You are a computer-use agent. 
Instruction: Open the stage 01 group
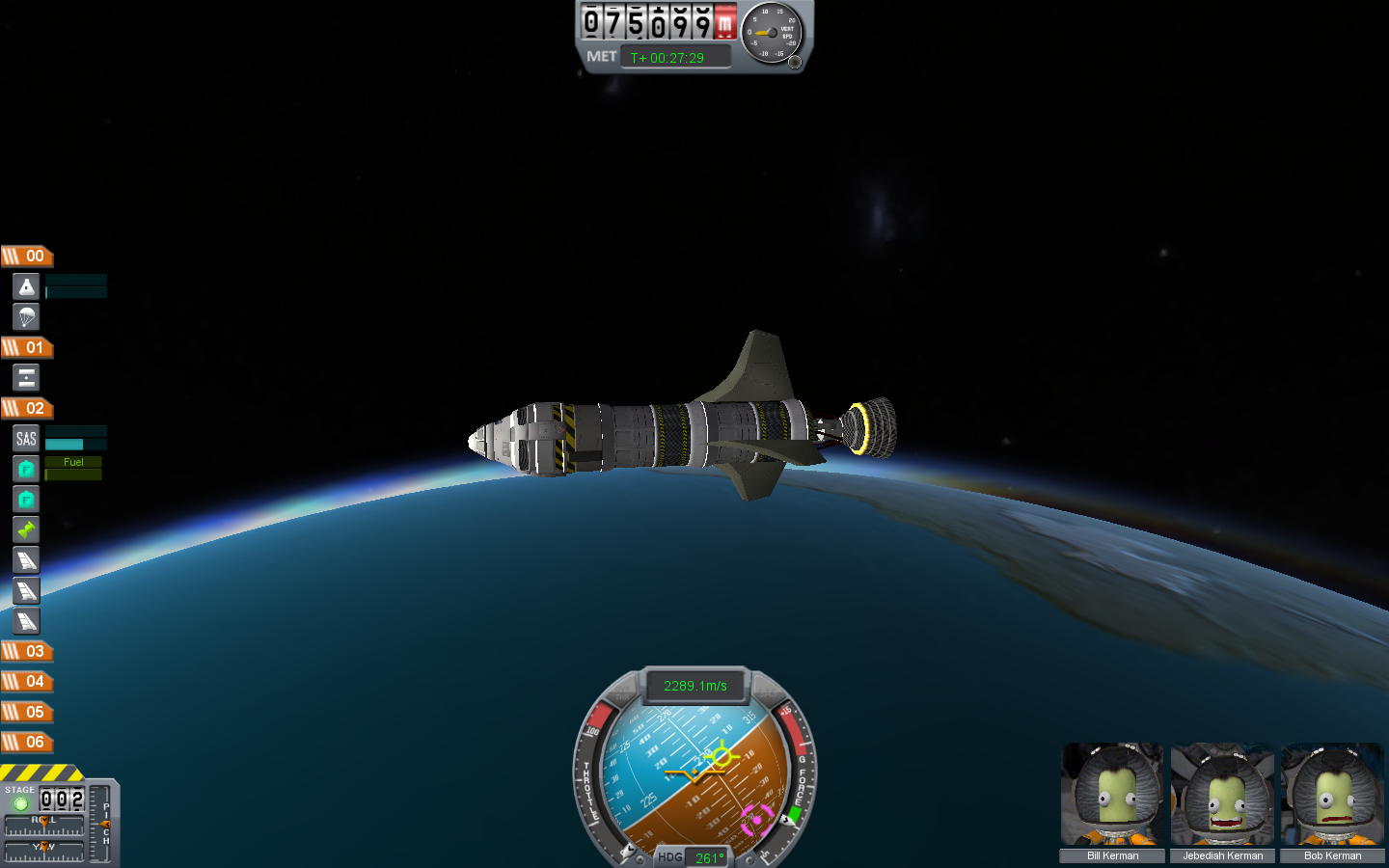[x=27, y=347]
